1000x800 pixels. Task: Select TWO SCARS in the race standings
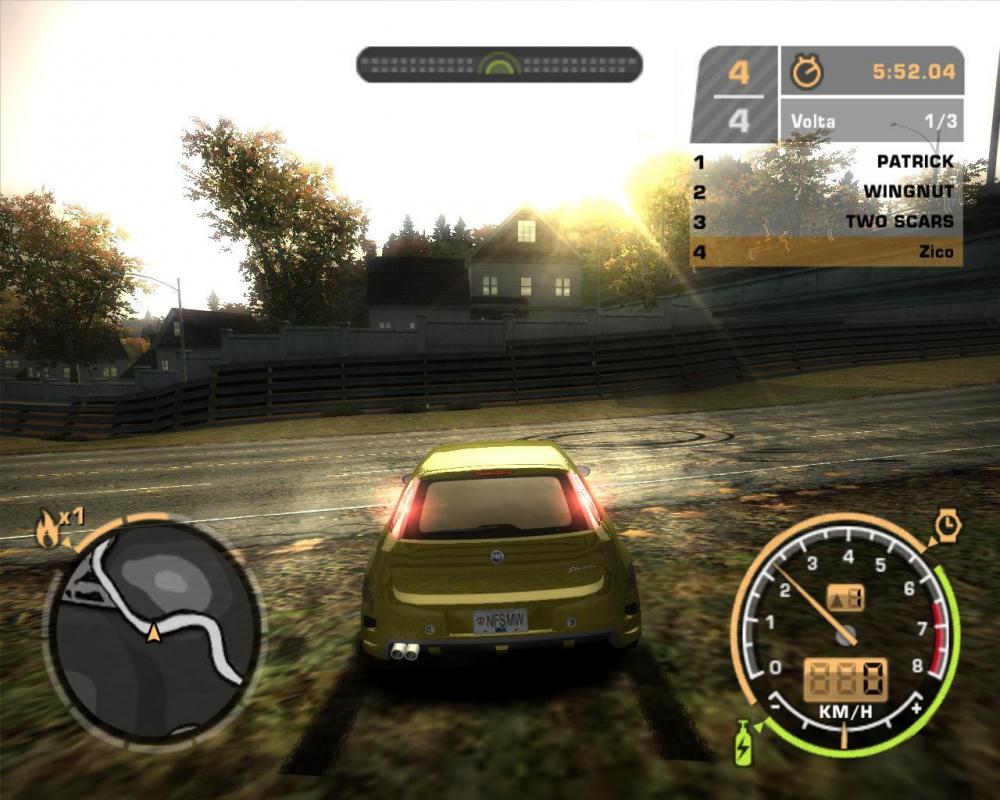[x=826, y=222]
